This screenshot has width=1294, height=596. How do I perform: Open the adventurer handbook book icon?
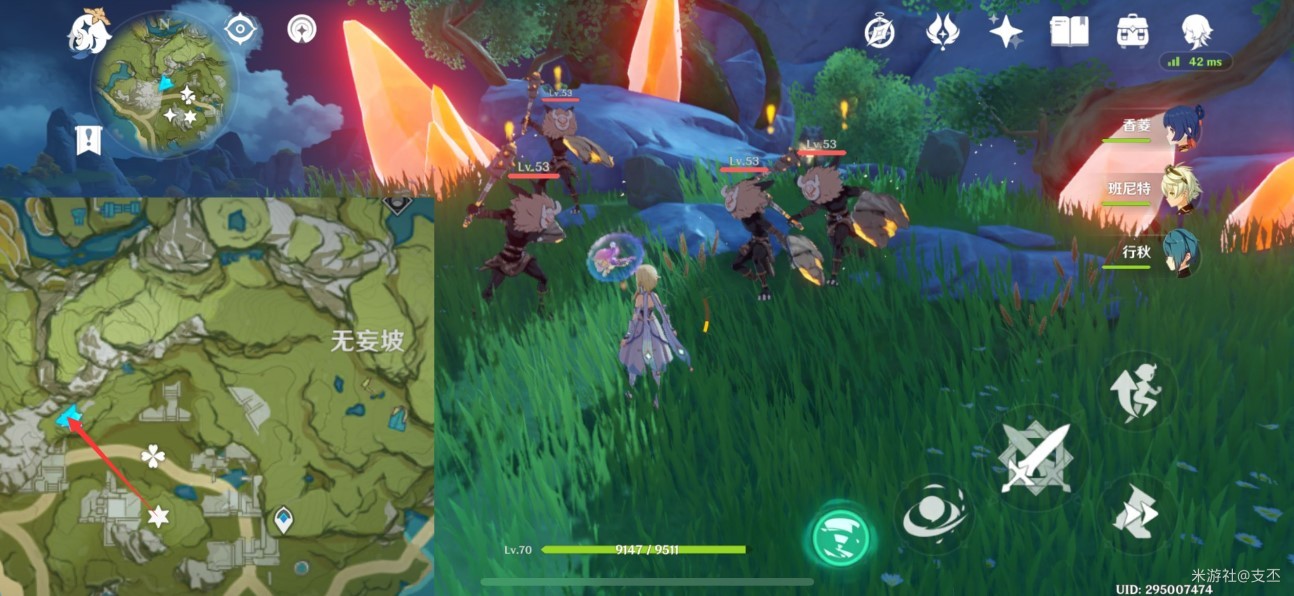[1068, 32]
